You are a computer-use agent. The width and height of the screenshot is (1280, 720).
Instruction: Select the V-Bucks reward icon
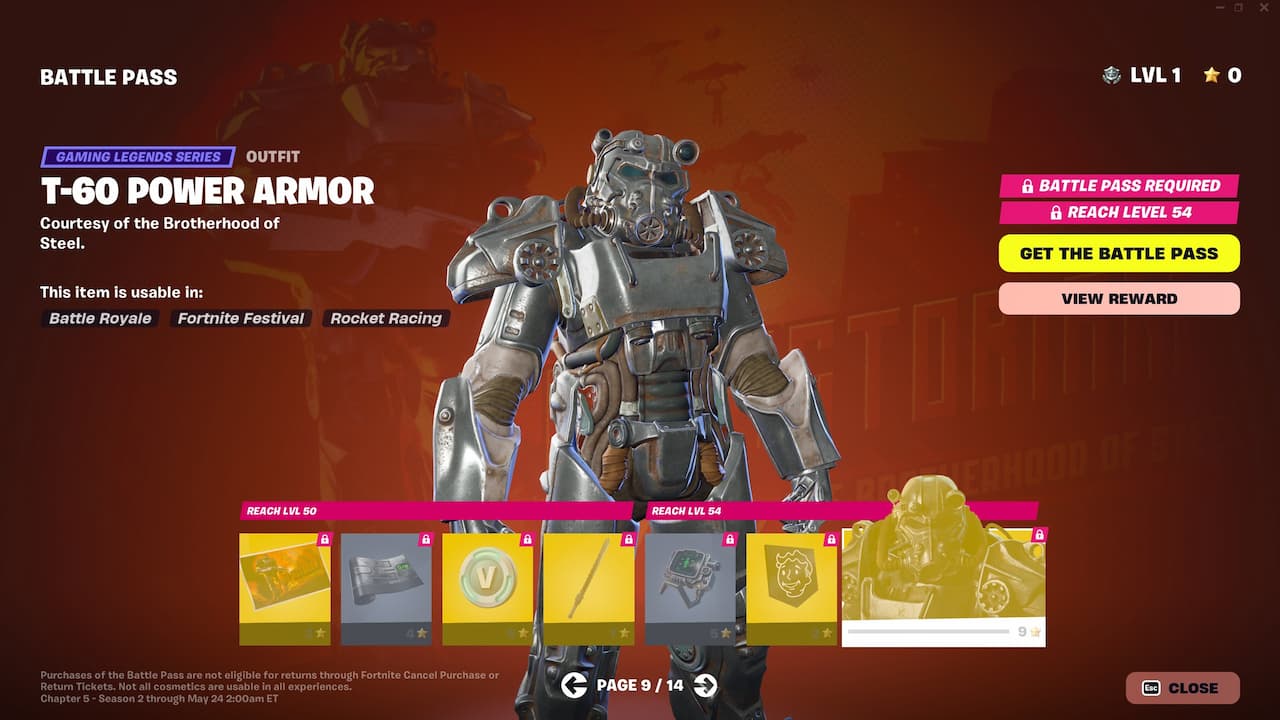(x=487, y=580)
